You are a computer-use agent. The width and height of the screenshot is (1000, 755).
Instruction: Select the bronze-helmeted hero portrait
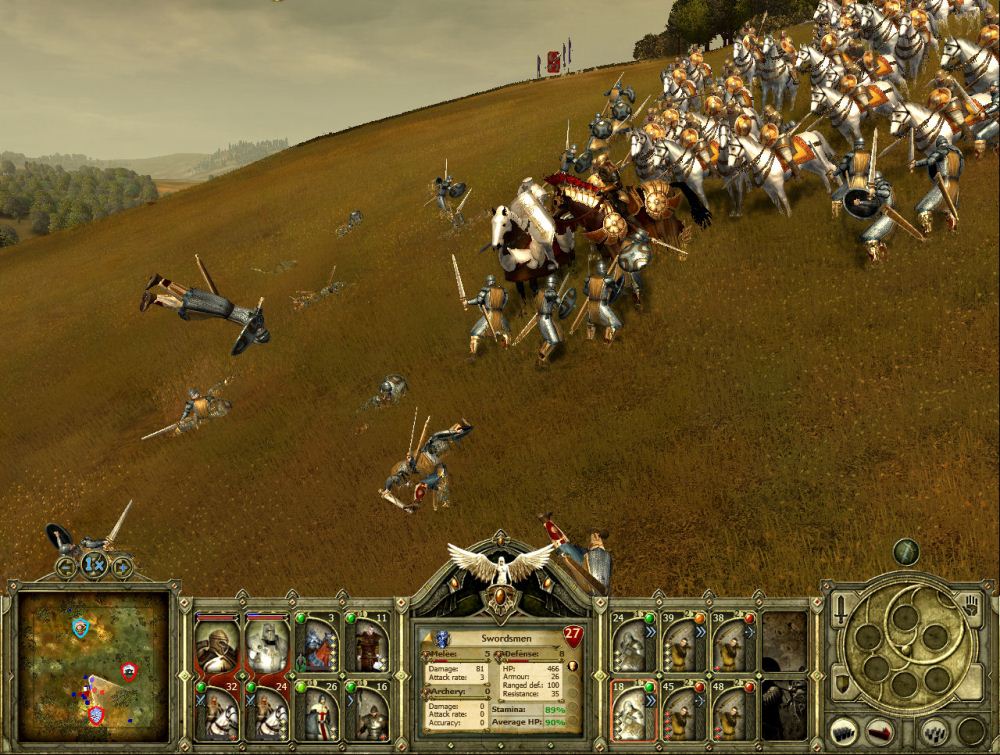[x=217, y=645]
